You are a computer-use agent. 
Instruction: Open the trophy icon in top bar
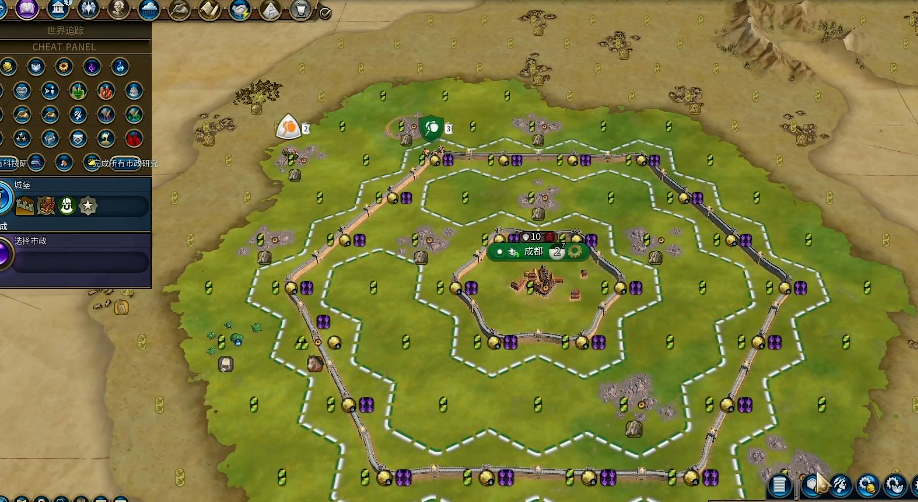(x=299, y=10)
